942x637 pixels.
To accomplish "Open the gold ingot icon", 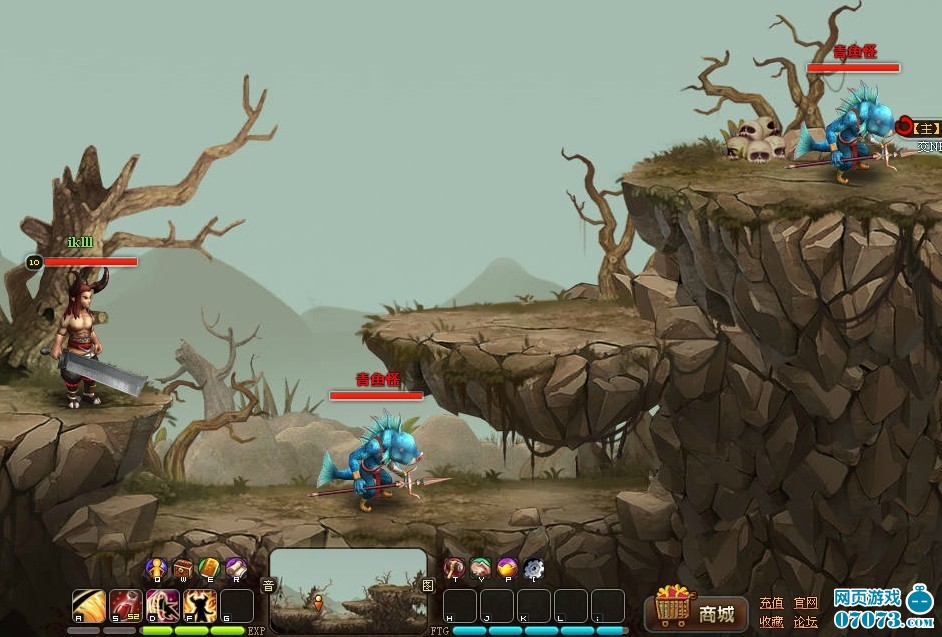I will tap(507, 569).
